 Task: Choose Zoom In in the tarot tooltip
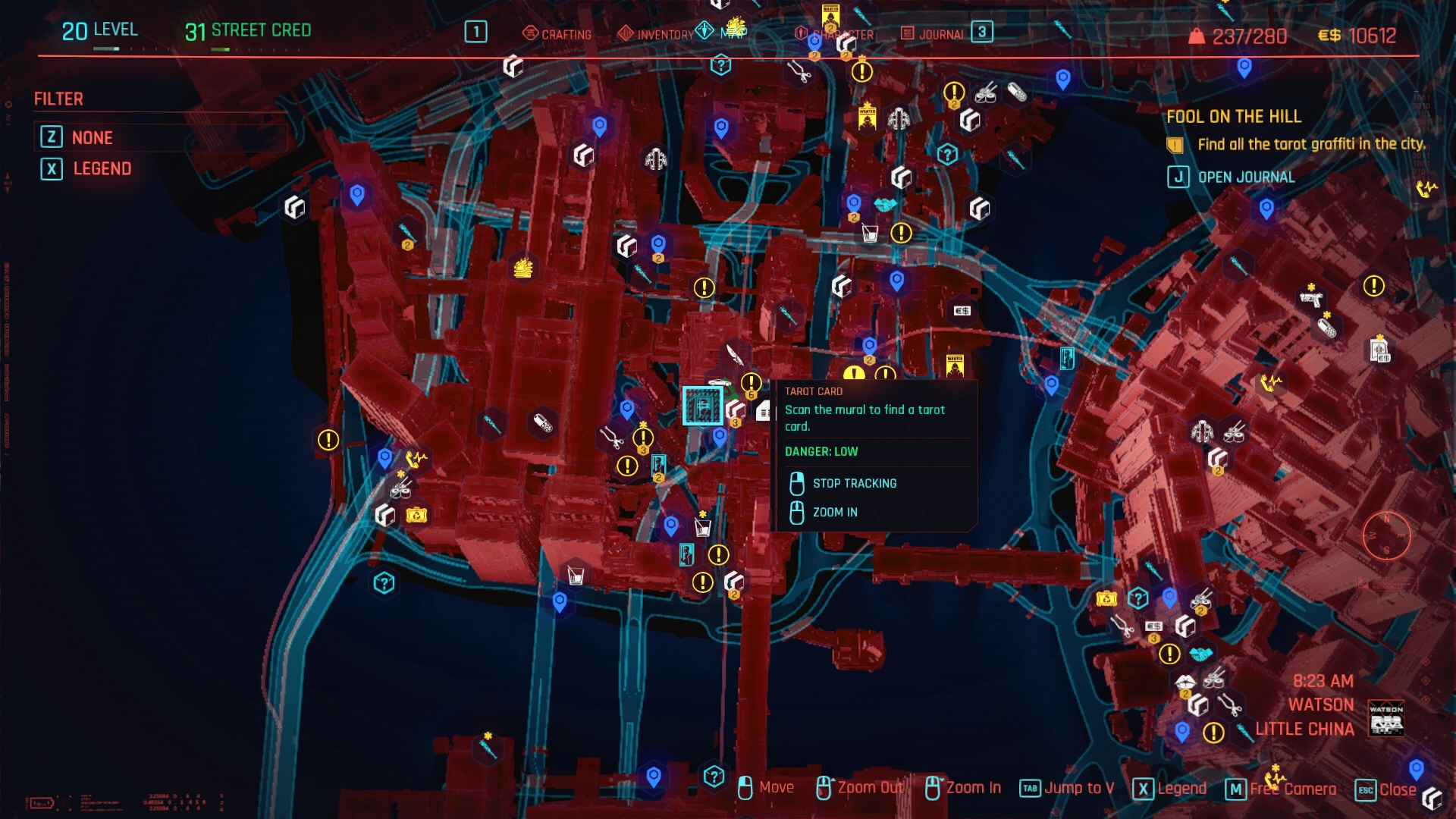point(834,512)
